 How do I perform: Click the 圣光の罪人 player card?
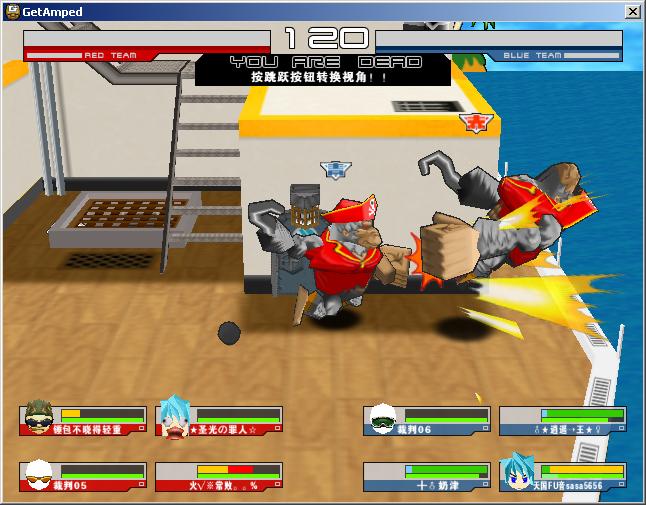(x=219, y=420)
